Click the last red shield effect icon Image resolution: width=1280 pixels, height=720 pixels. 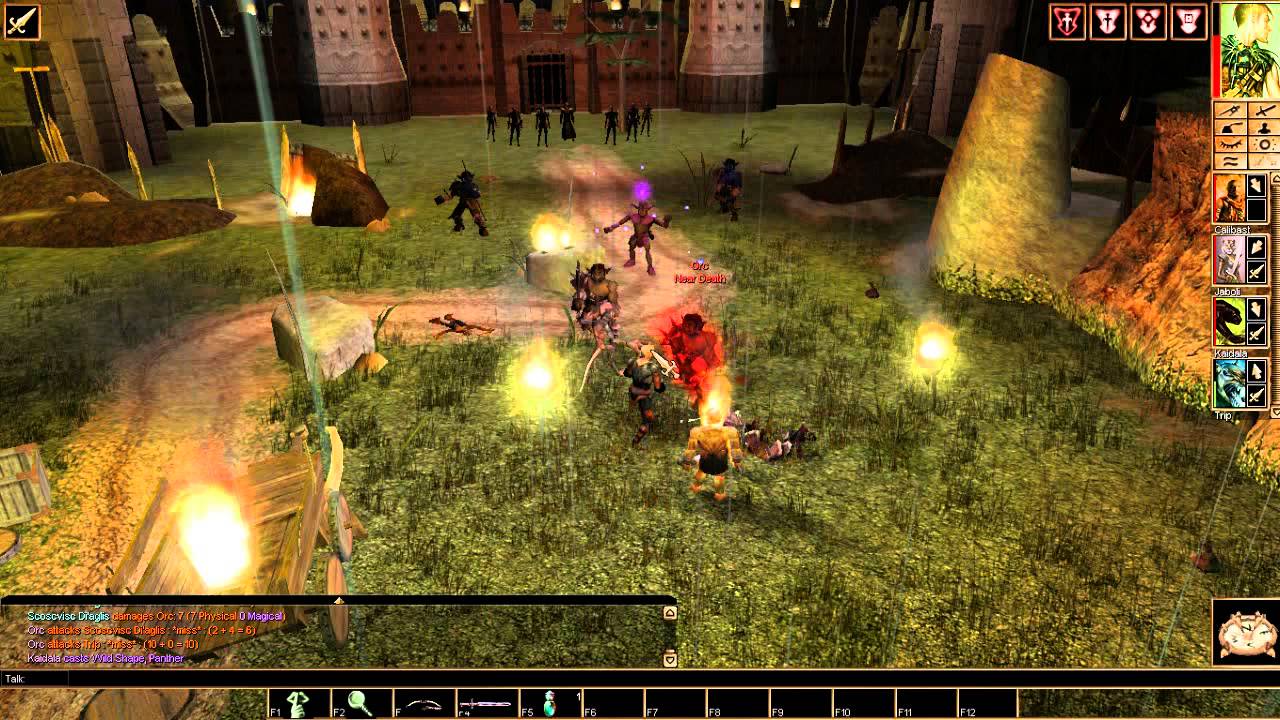(x=1188, y=21)
